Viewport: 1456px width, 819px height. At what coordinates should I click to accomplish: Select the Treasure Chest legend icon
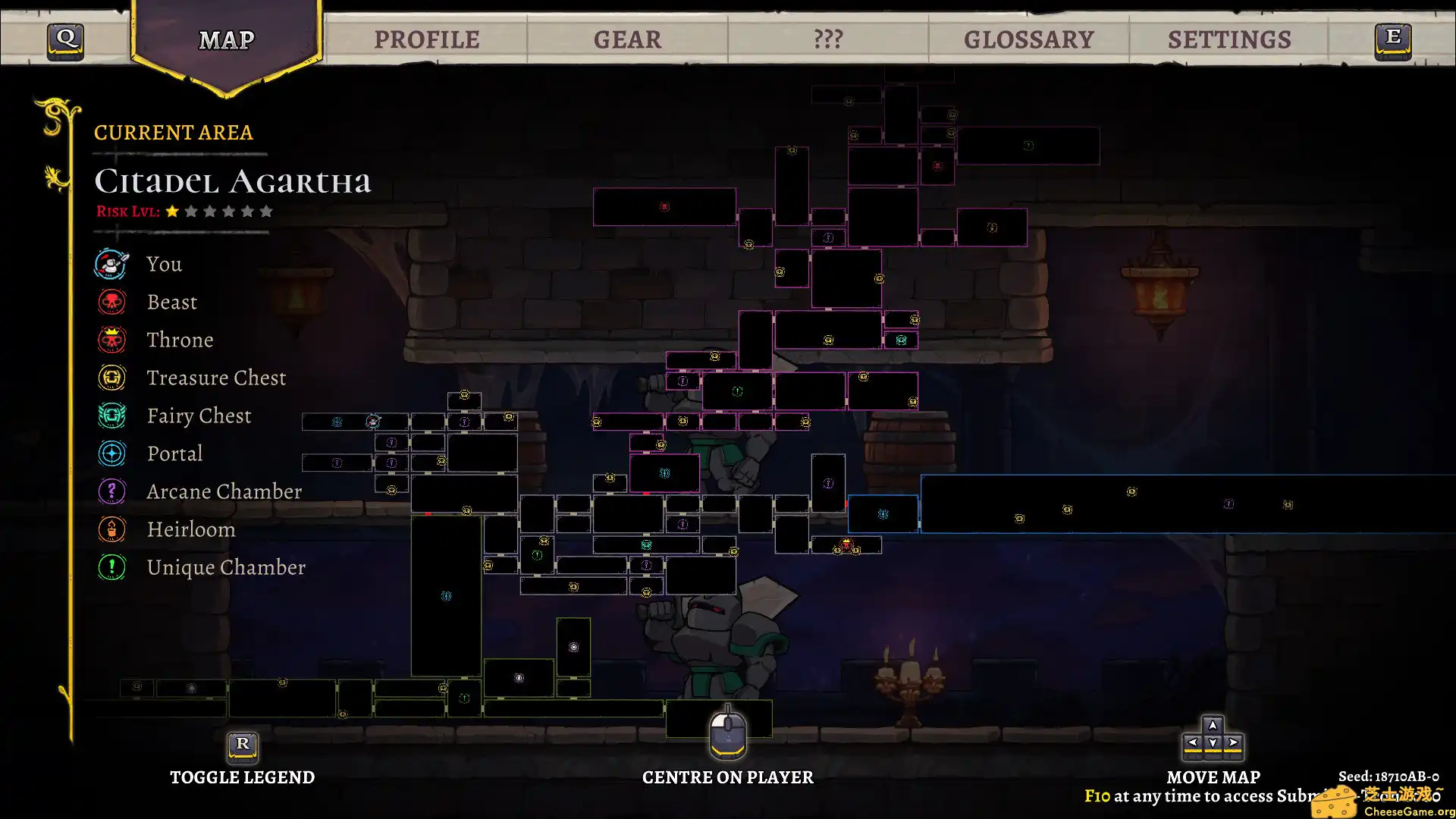tap(111, 378)
